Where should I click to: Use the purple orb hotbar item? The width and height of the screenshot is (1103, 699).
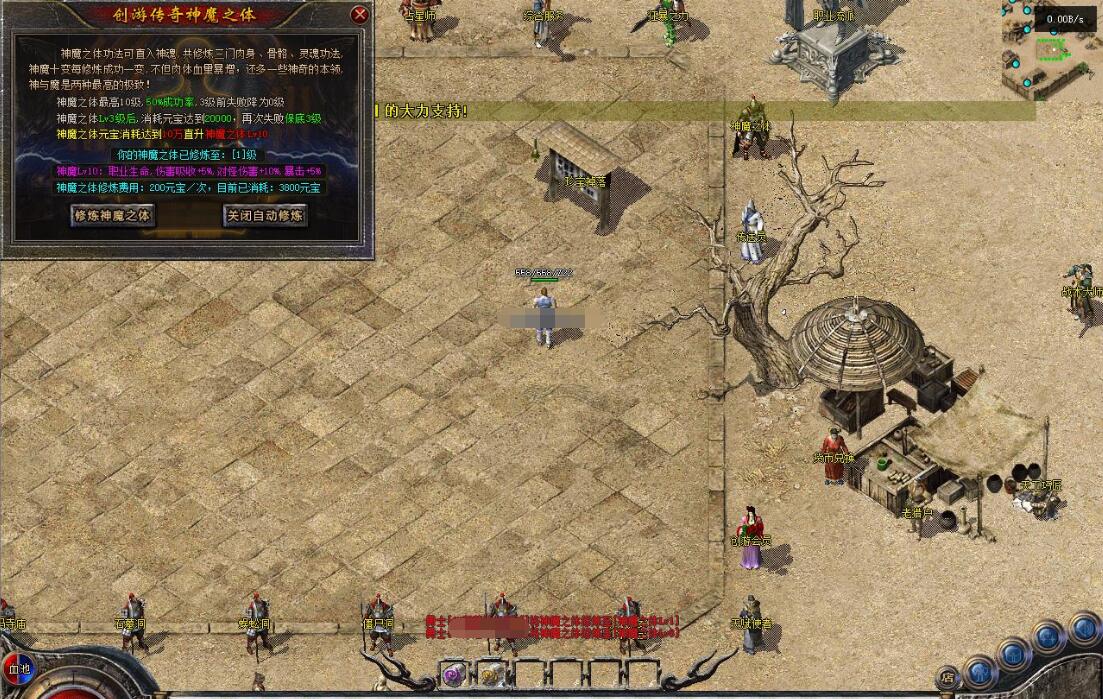tap(453, 673)
